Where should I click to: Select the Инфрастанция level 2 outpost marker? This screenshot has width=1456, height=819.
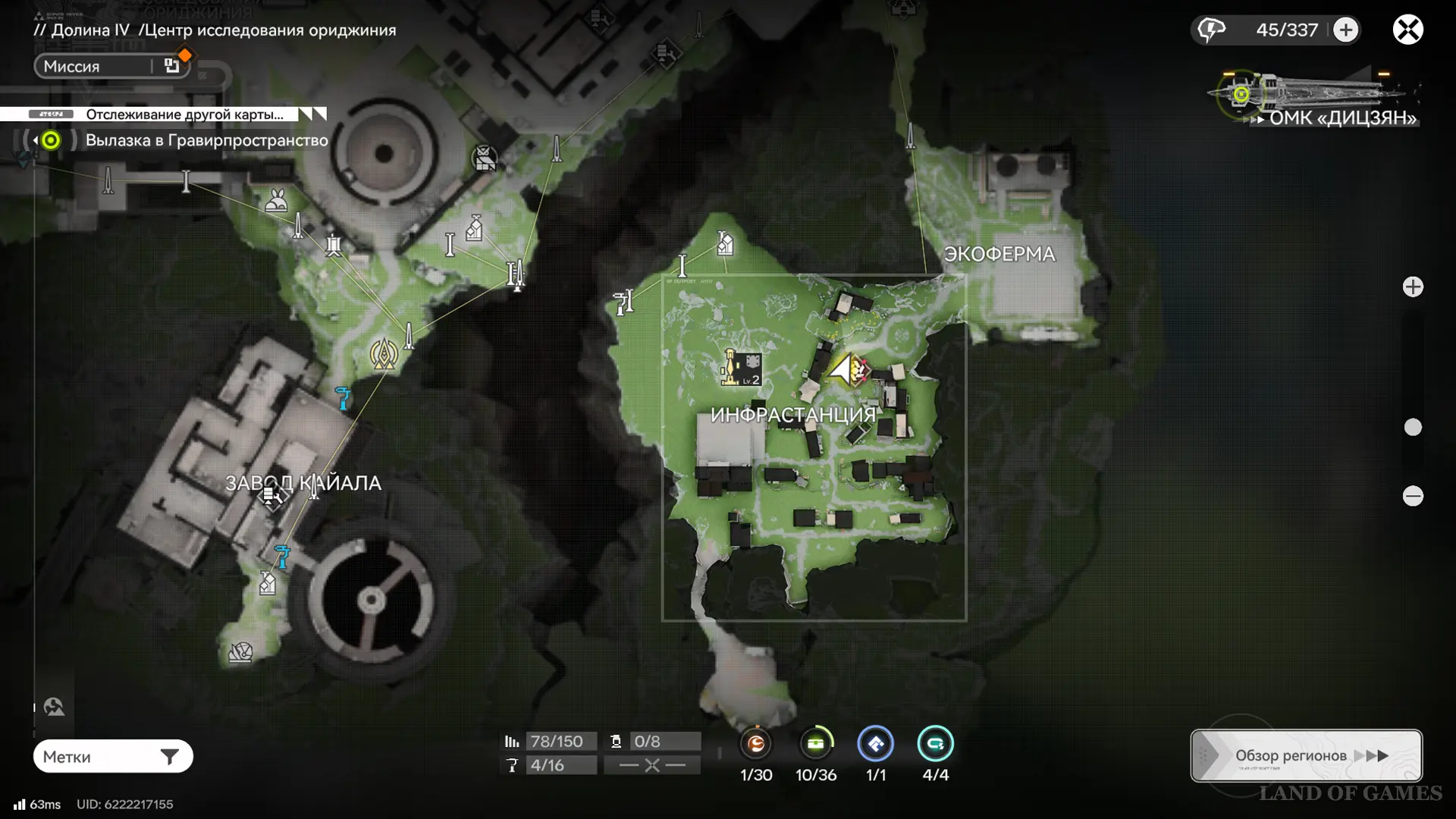741,369
